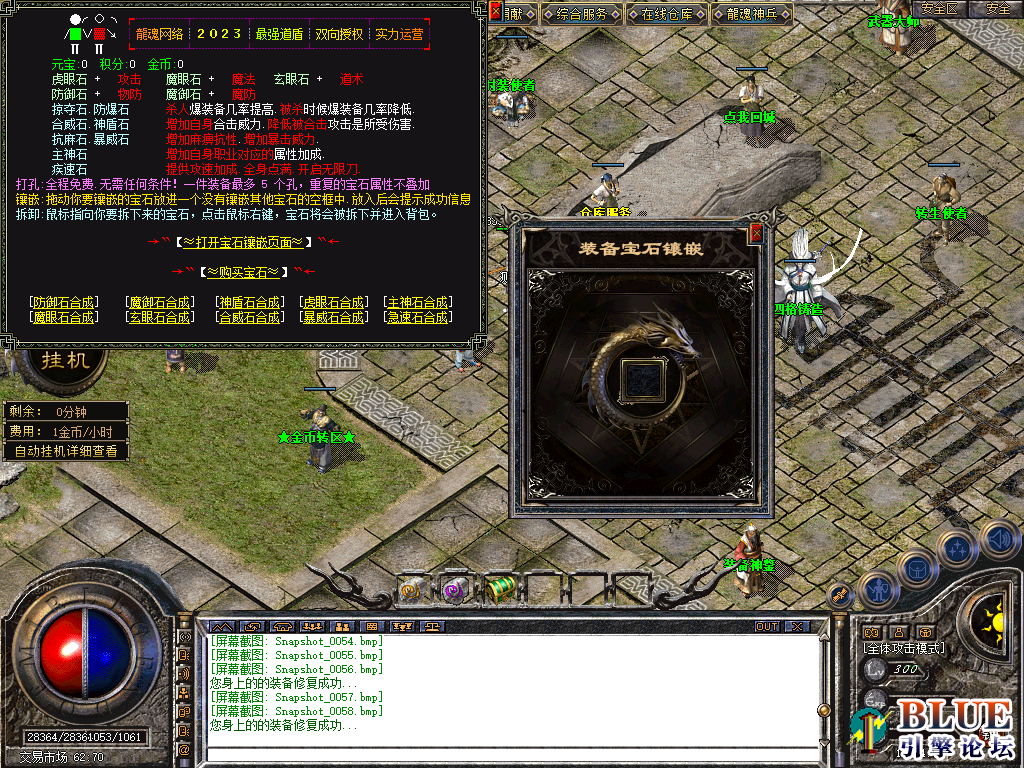The height and width of the screenshot is (768, 1024).
Task: Open 自动挂机详细查看 details
Action: click(66, 451)
